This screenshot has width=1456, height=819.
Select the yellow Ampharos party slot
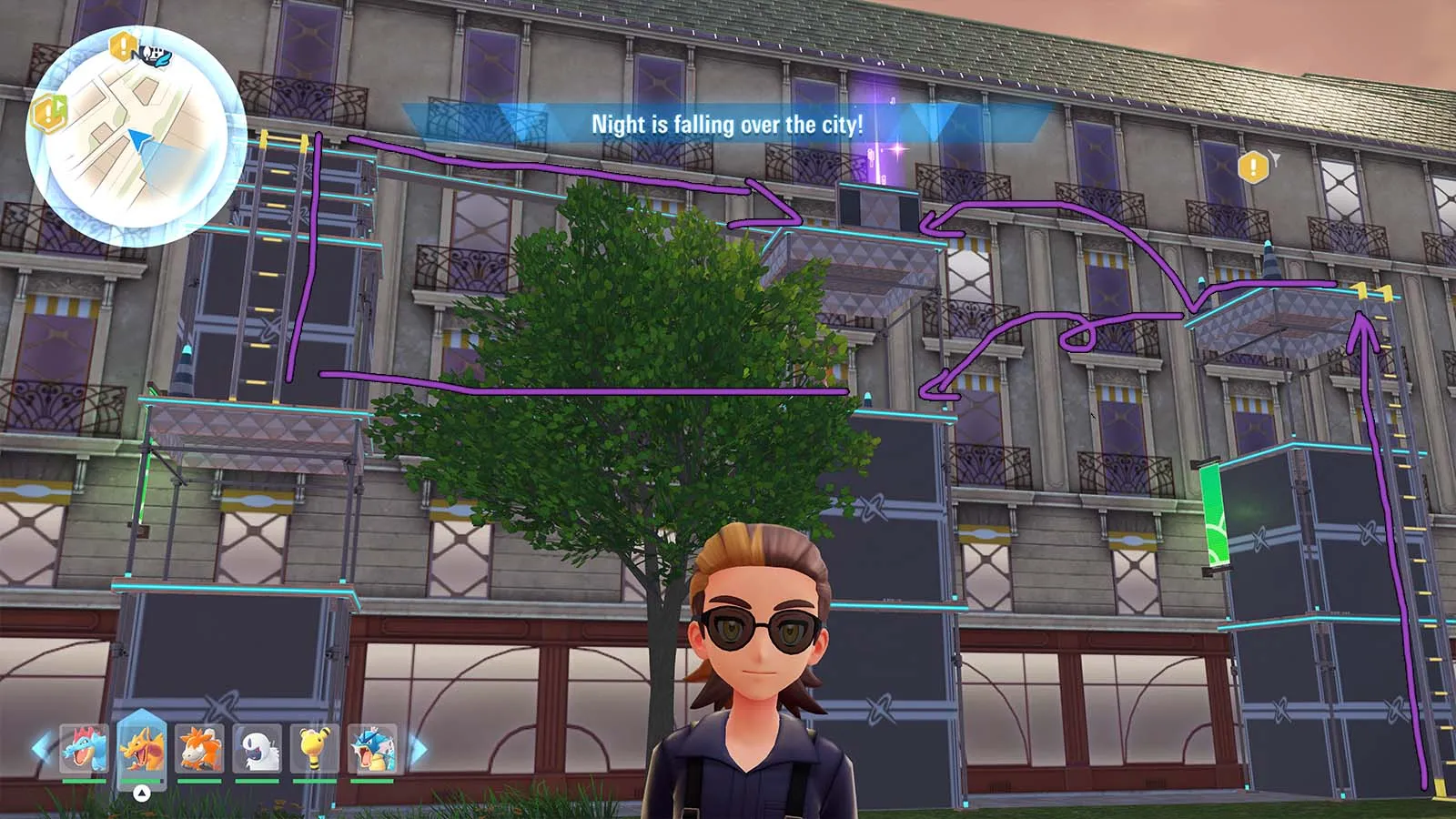pos(315,749)
